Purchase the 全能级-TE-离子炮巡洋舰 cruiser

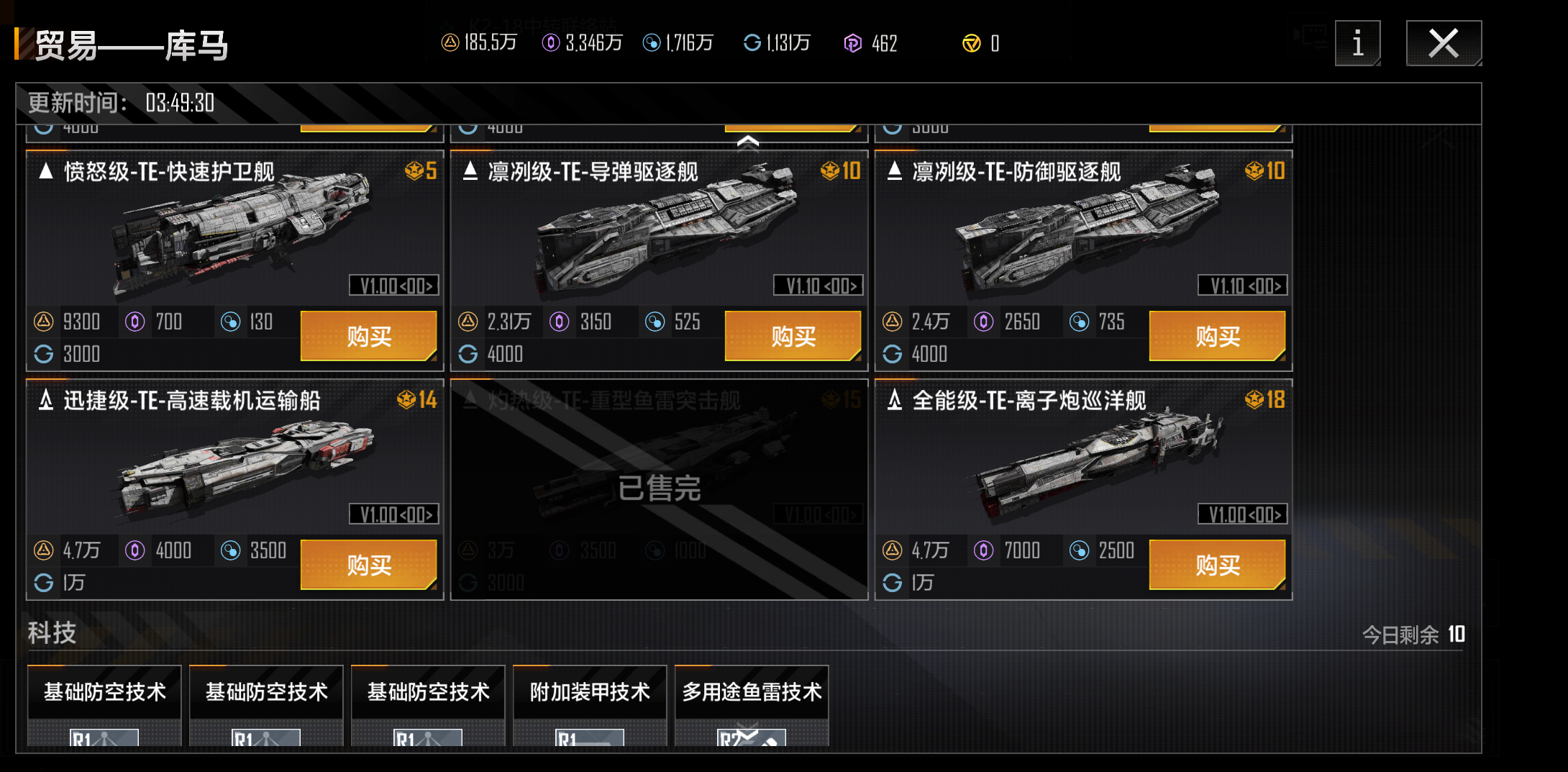[x=1217, y=564]
